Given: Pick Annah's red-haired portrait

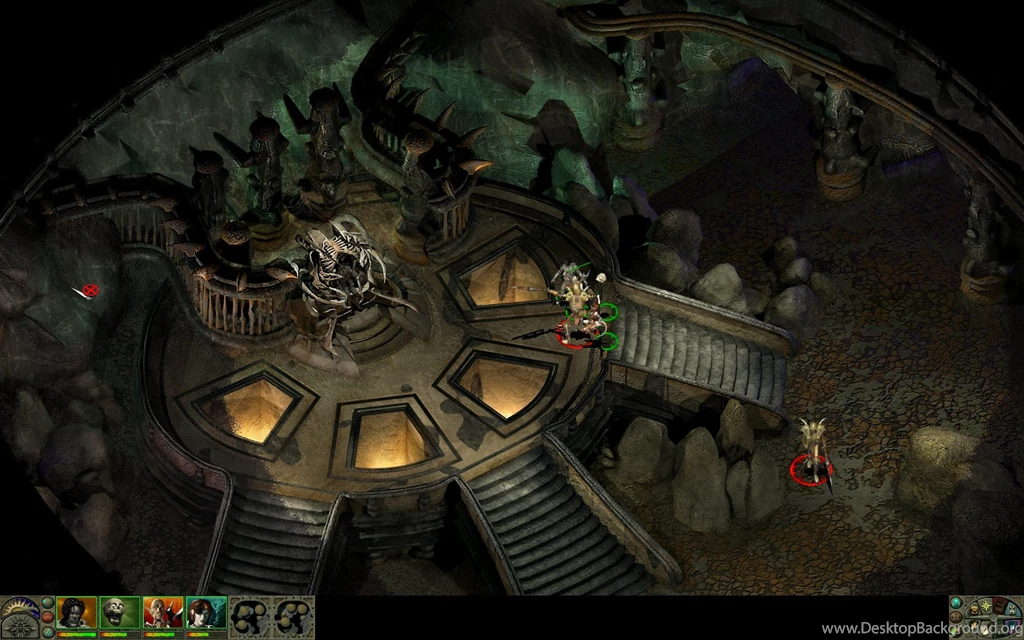Looking at the screenshot, I should tap(206, 612).
